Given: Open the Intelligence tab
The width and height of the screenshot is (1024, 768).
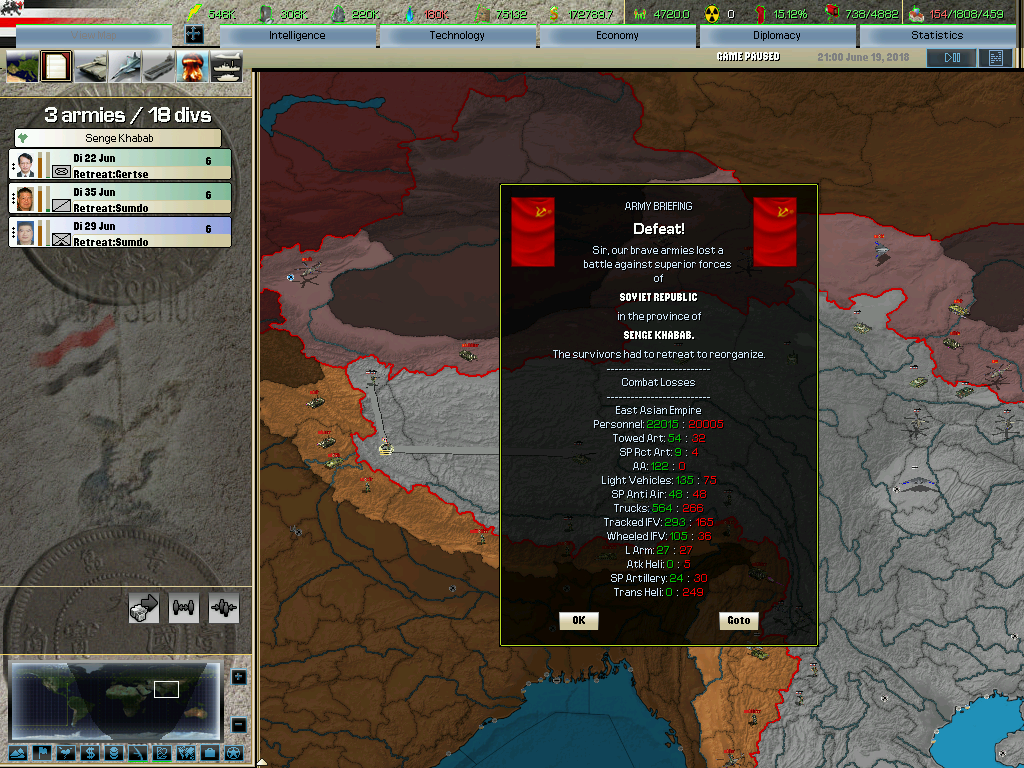Looking at the screenshot, I should 297,36.
